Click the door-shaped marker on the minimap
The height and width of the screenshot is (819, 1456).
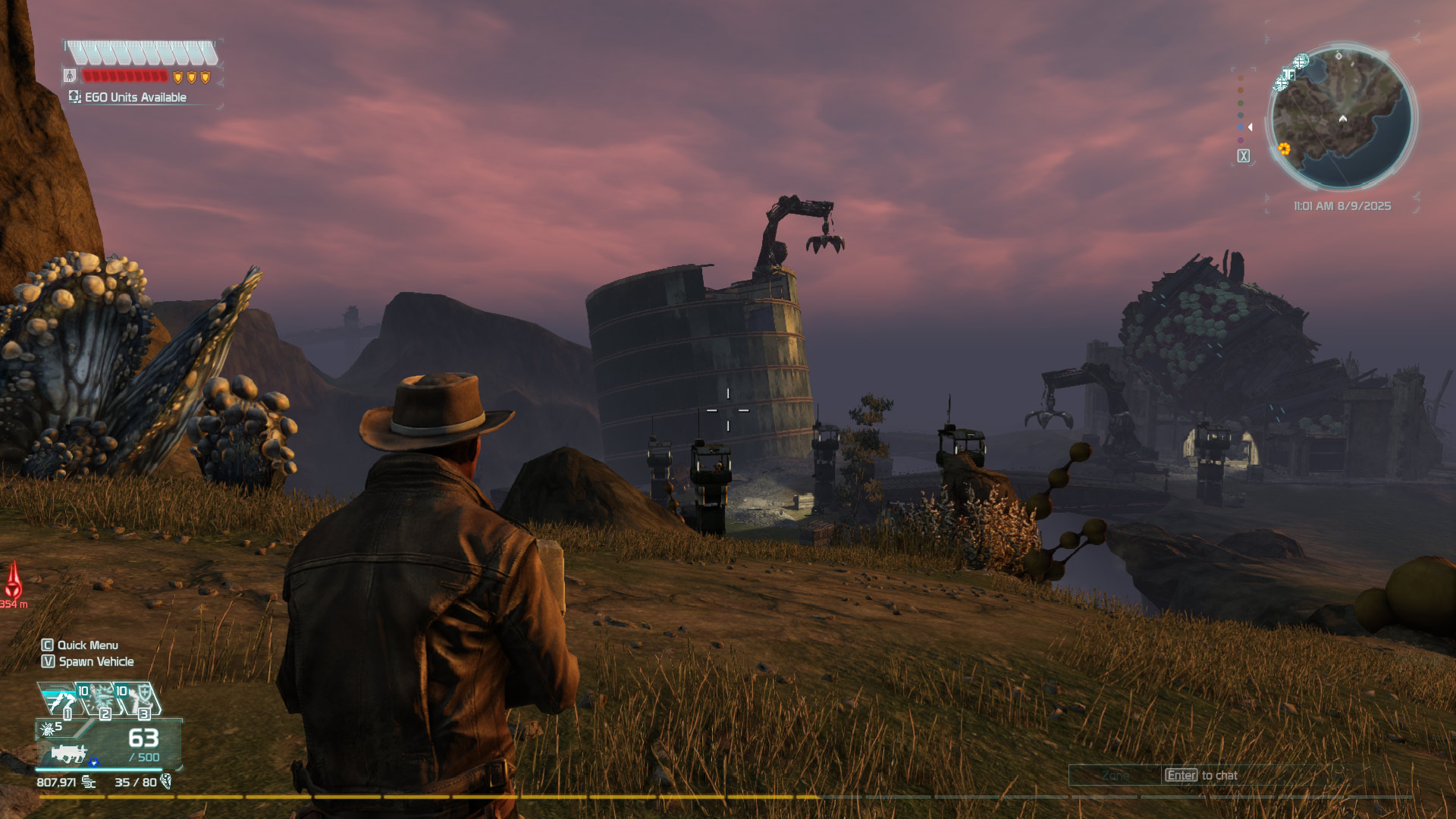[1288, 74]
